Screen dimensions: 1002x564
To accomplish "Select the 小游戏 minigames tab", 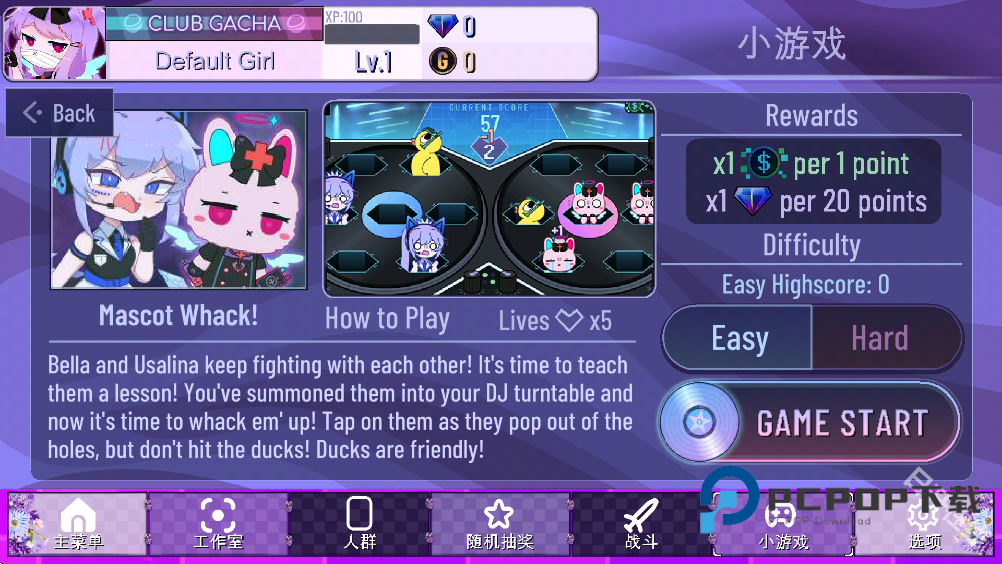I will (782, 524).
